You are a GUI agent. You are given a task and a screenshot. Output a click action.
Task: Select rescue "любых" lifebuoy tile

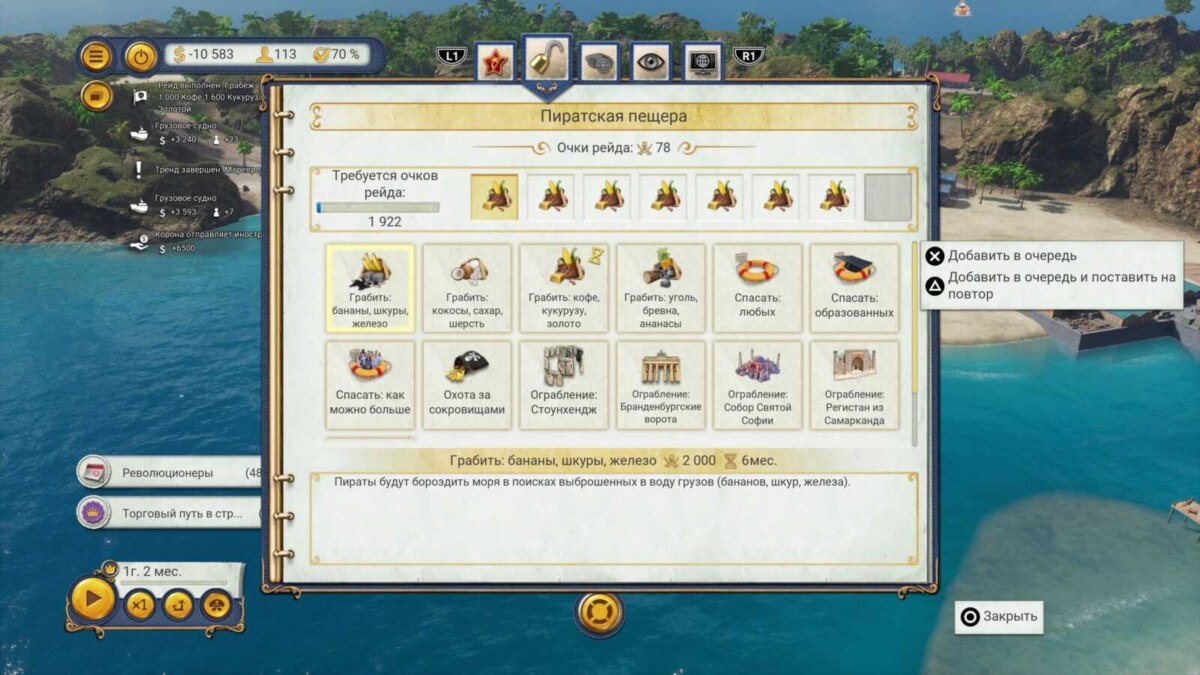click(757, 288)
